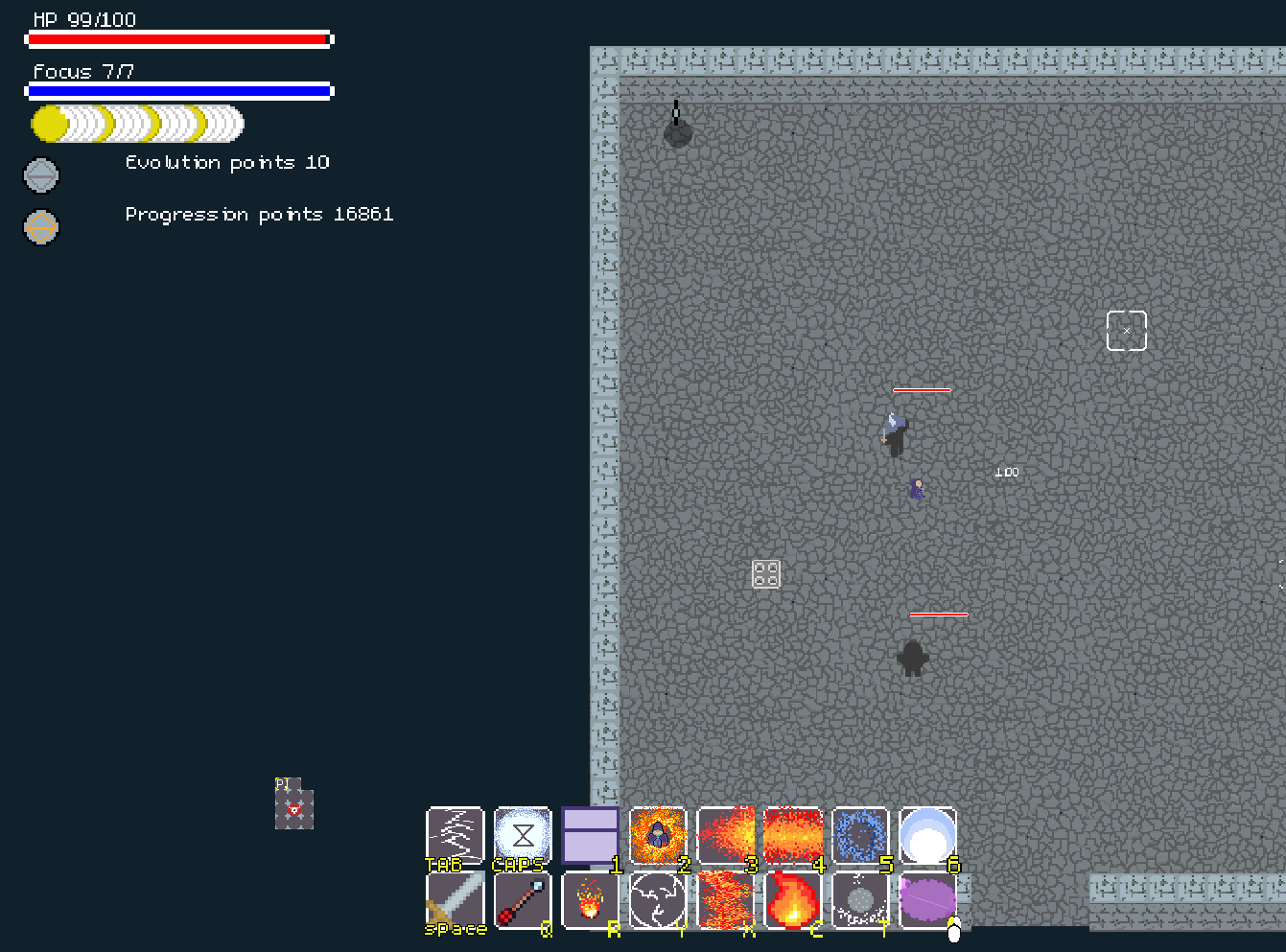This screenshot has width=1286, height=952.
Task: Select the smoke orb skill bound to T
Action: (860, 901)
